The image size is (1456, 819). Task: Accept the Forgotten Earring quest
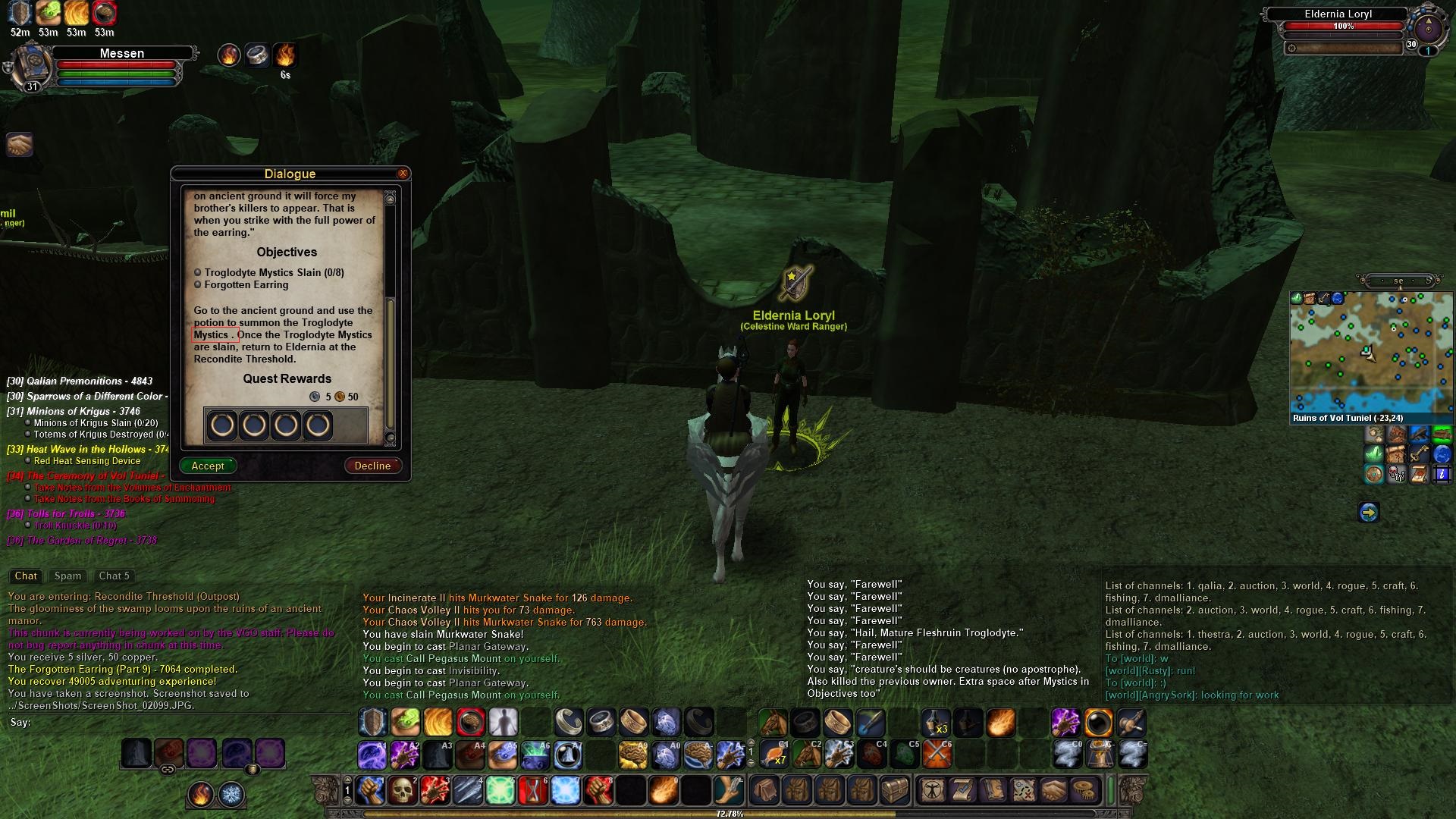click(x=208, y=466)
